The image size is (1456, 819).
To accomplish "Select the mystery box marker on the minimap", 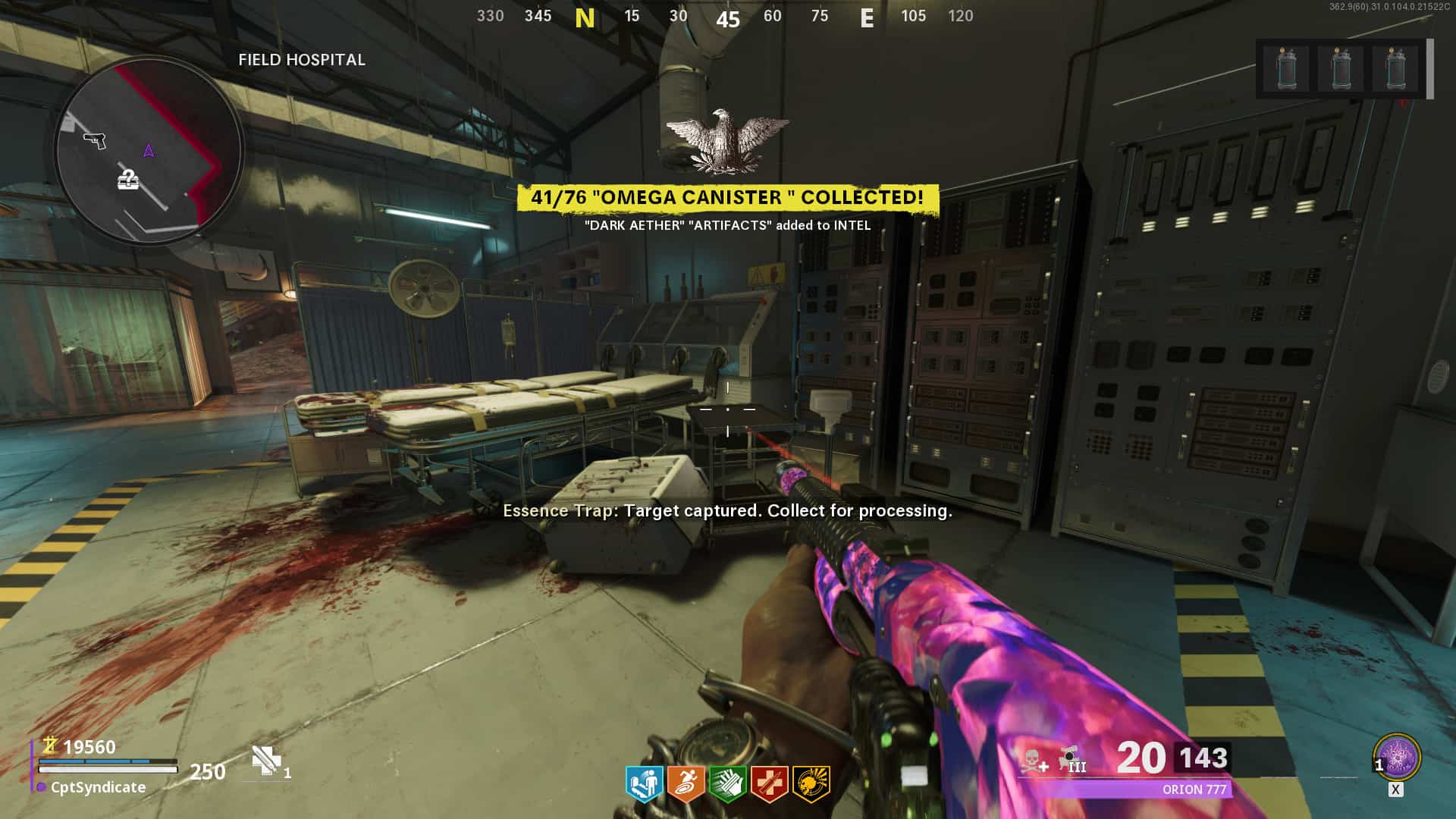I will pyautogui.click(x=128, y=180).
